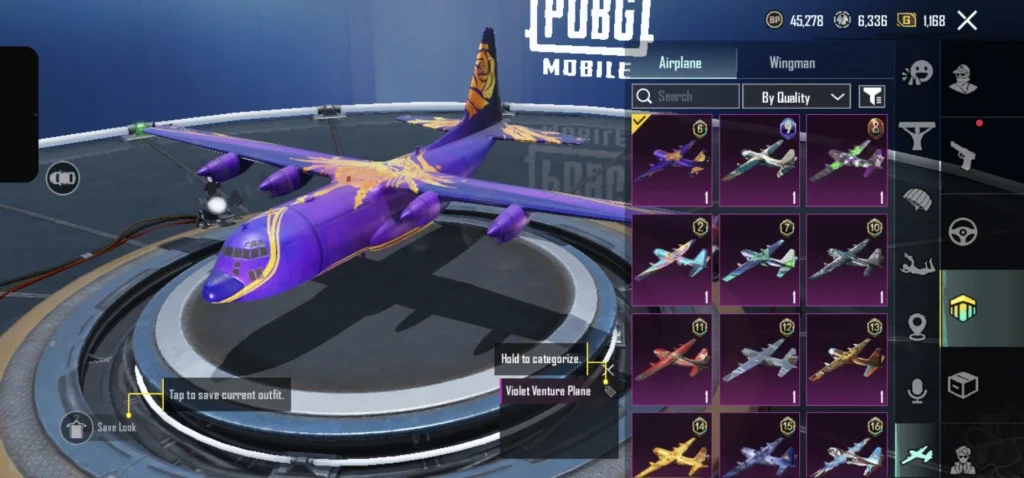1024x478 pixels.
Task: Open the filter options icon
Action: (872, 96)
